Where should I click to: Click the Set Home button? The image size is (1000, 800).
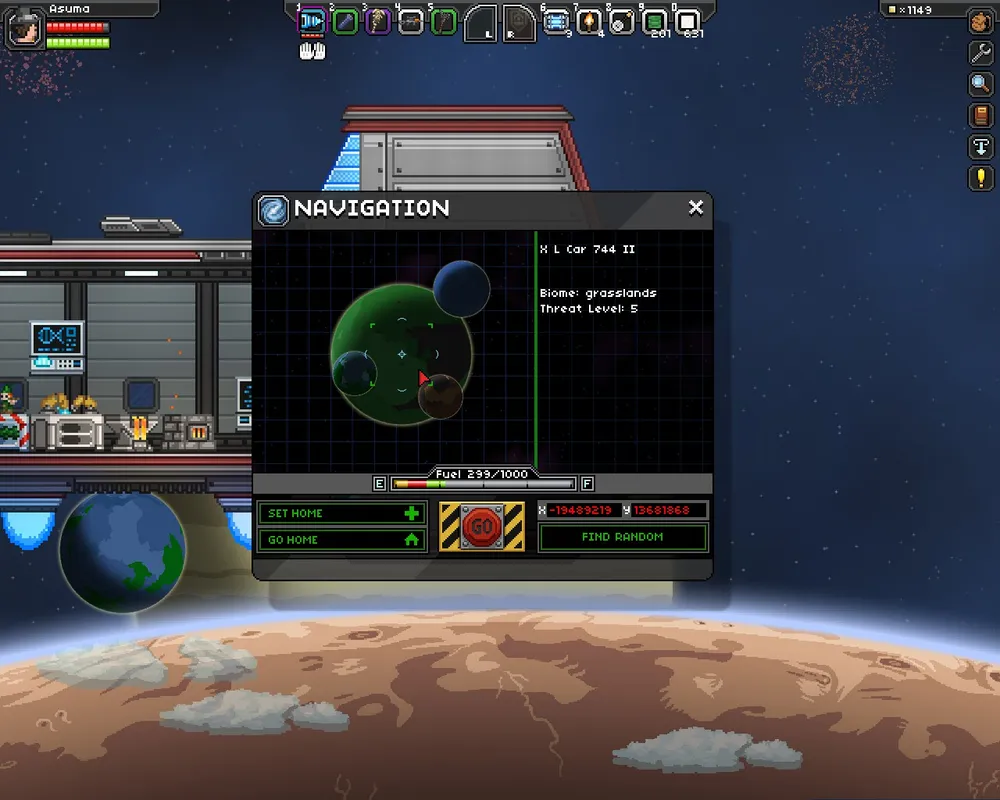pos(342,513)
